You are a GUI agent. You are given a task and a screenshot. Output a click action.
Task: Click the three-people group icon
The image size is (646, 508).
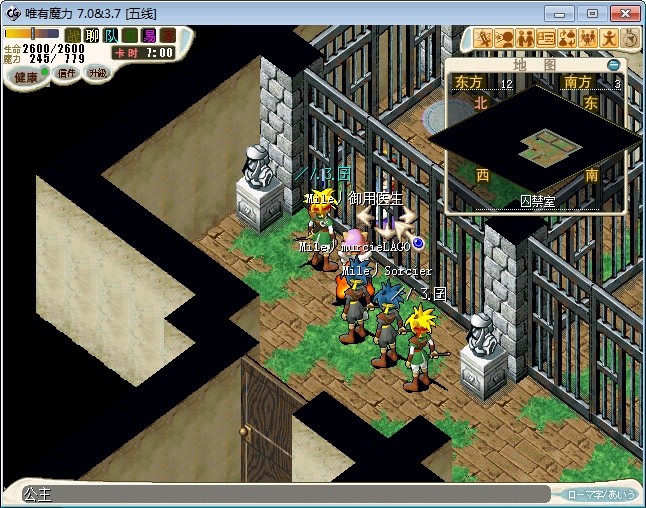588,39
